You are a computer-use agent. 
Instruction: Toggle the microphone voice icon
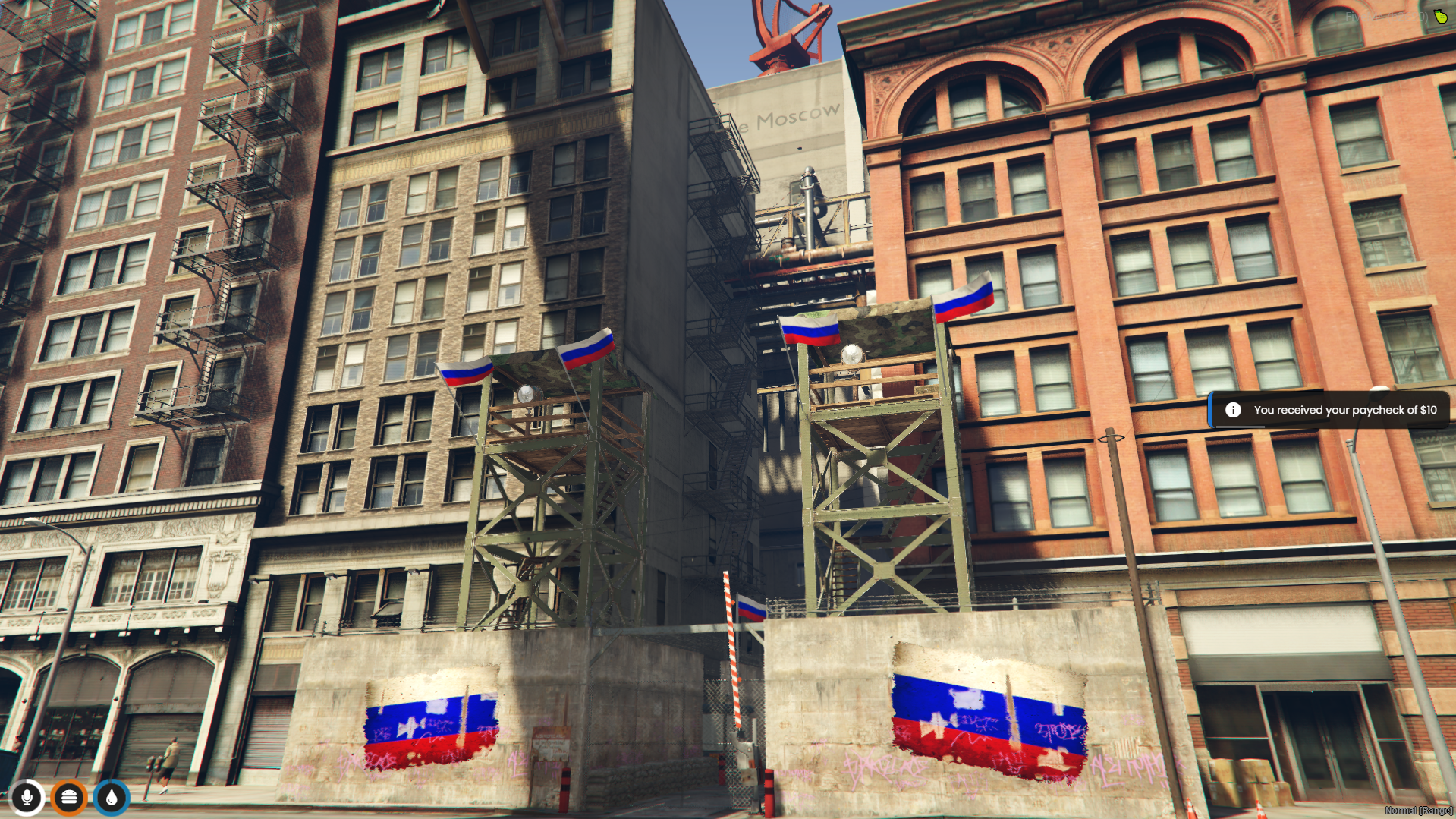tap(27, 797)
